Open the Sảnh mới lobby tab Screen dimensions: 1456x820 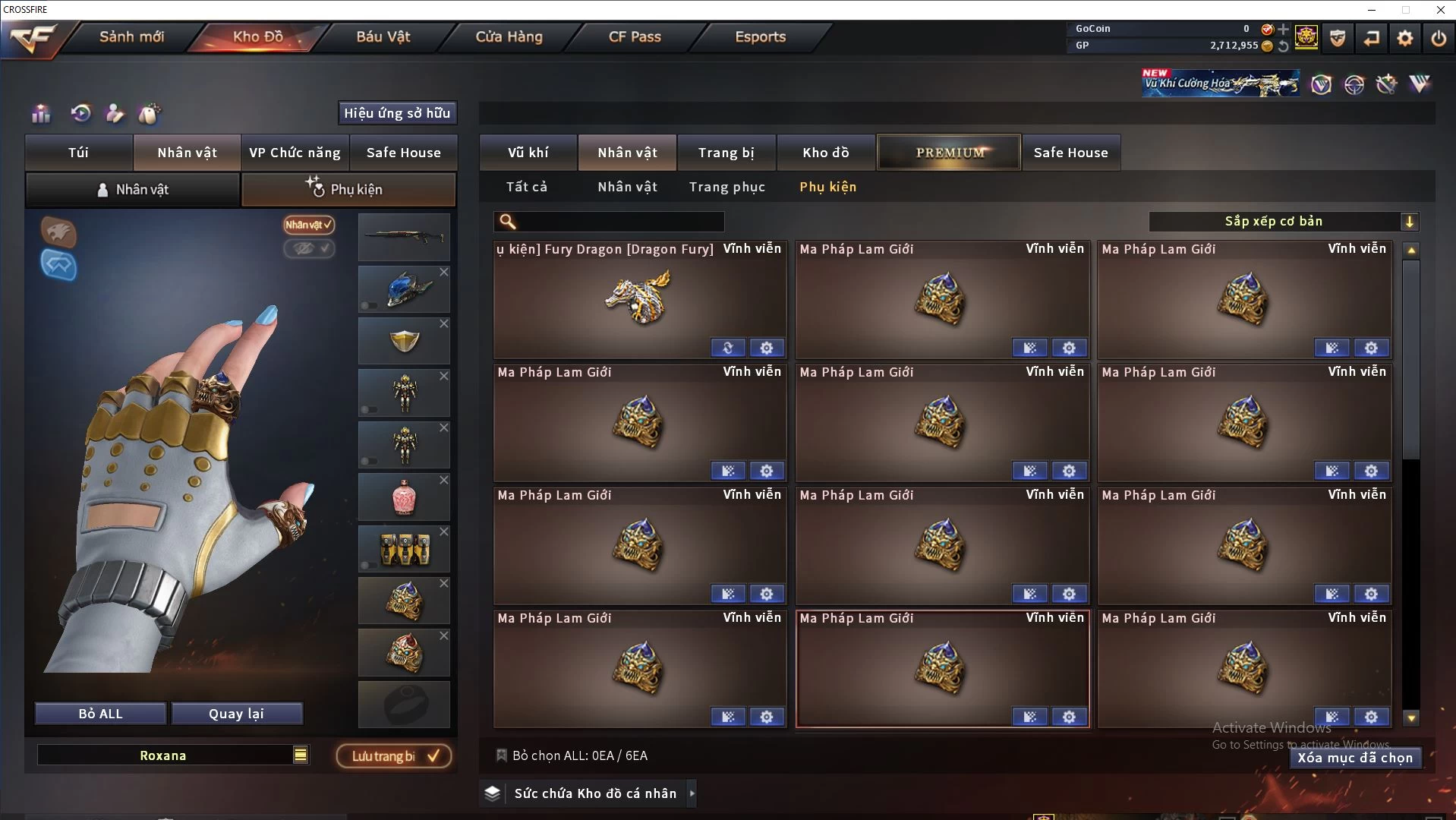click(131, 36)
